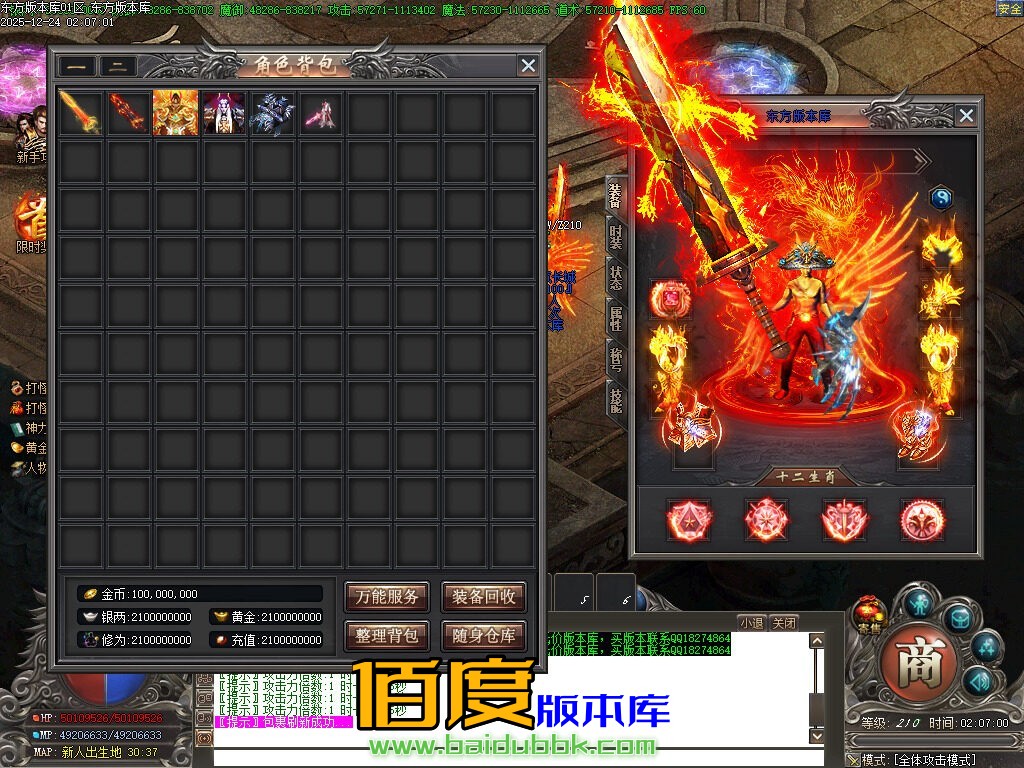Switch to bag page 二

[118, 67]
